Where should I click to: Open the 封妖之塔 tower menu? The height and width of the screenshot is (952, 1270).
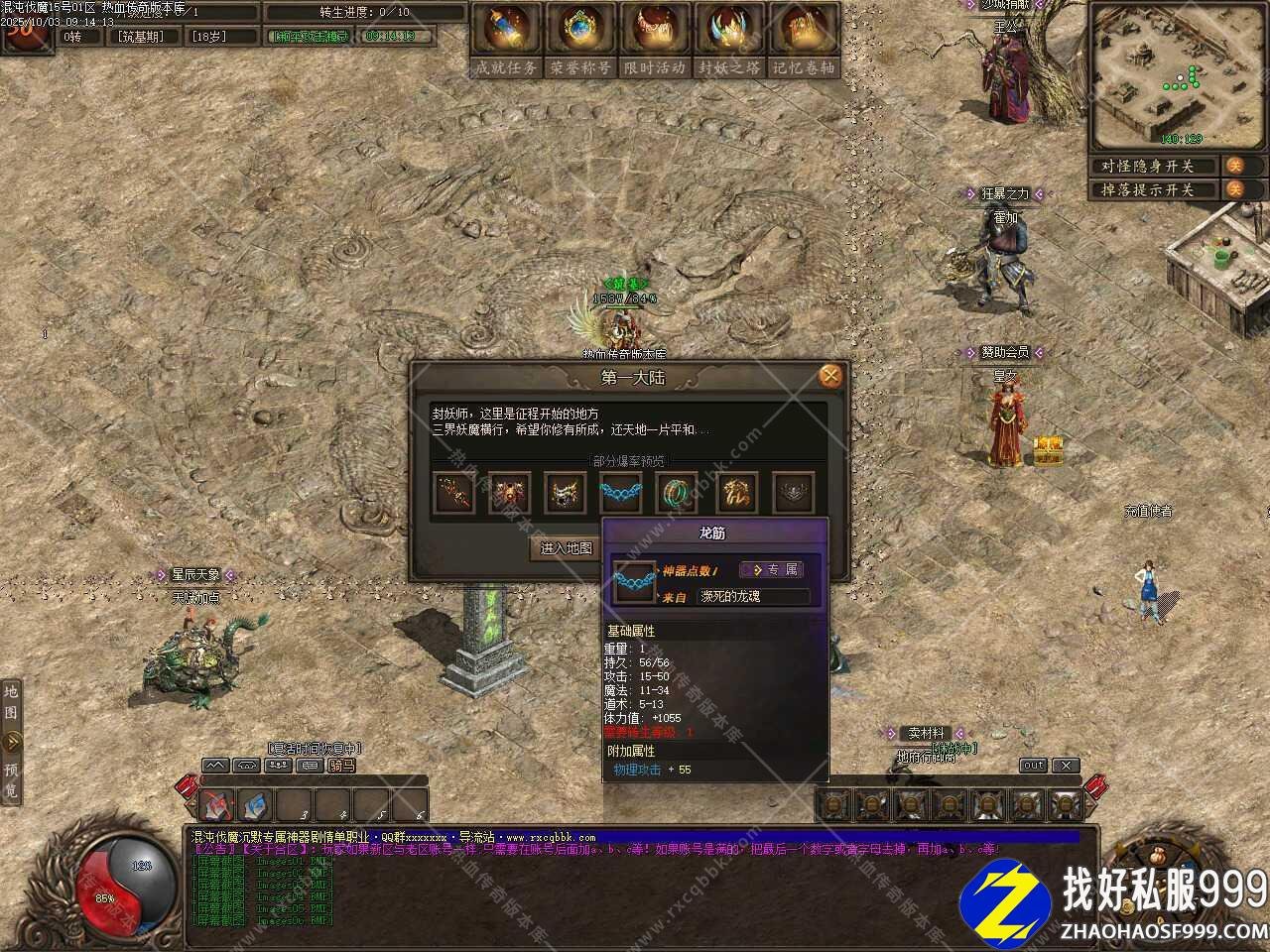point(729,40)
